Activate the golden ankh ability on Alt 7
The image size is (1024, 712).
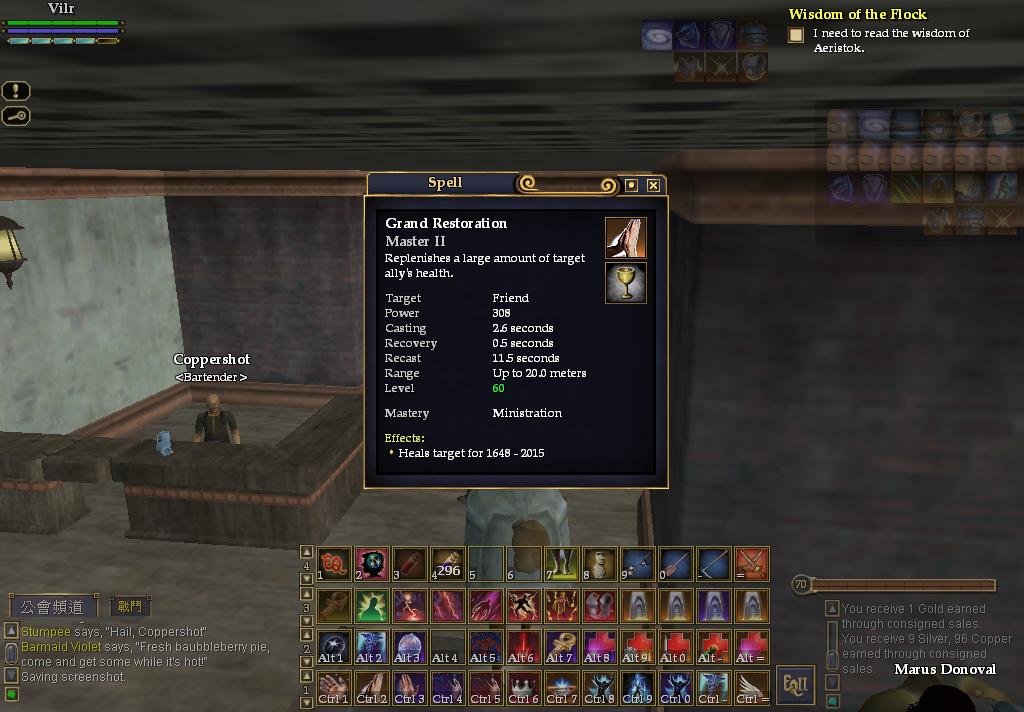tap(561, 646)
